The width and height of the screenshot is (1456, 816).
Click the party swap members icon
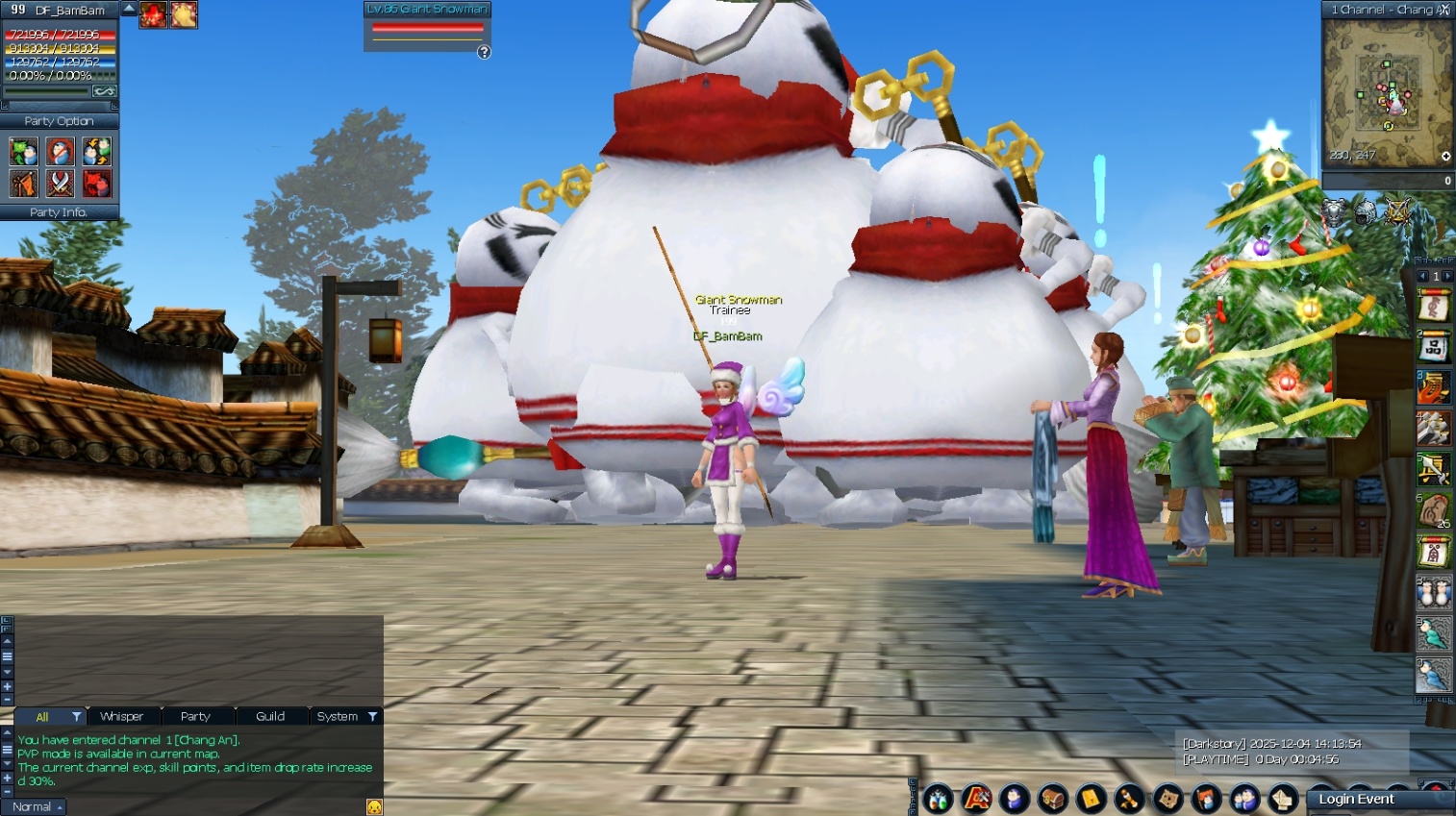(x=96, y=151)
